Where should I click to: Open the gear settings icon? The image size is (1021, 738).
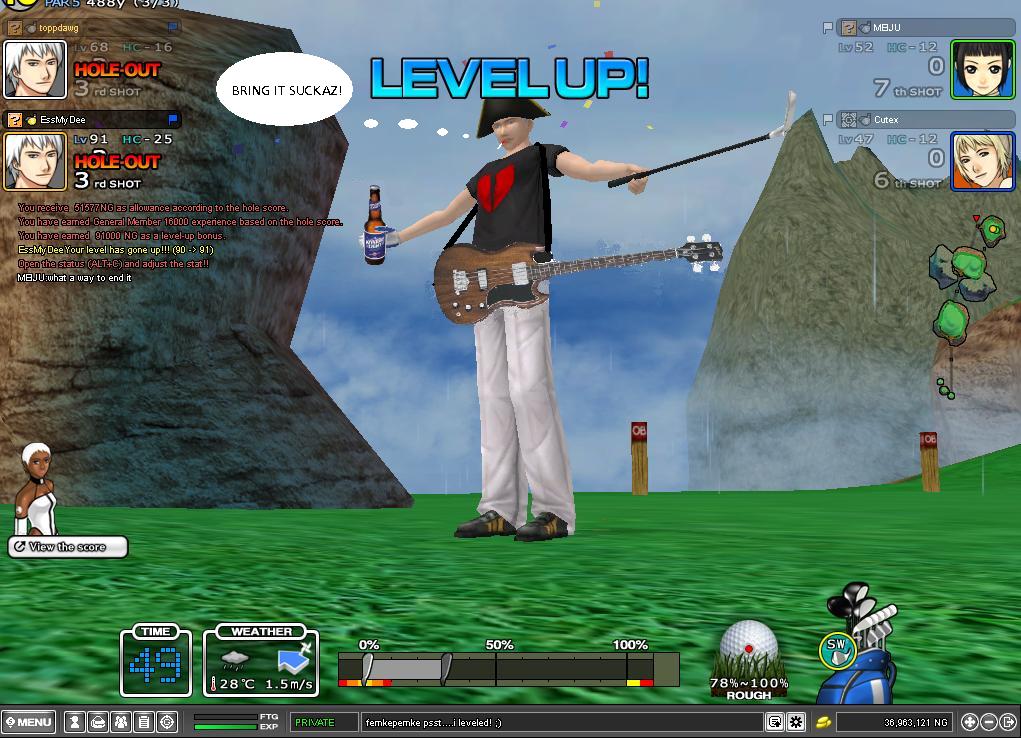click(796, 721)
